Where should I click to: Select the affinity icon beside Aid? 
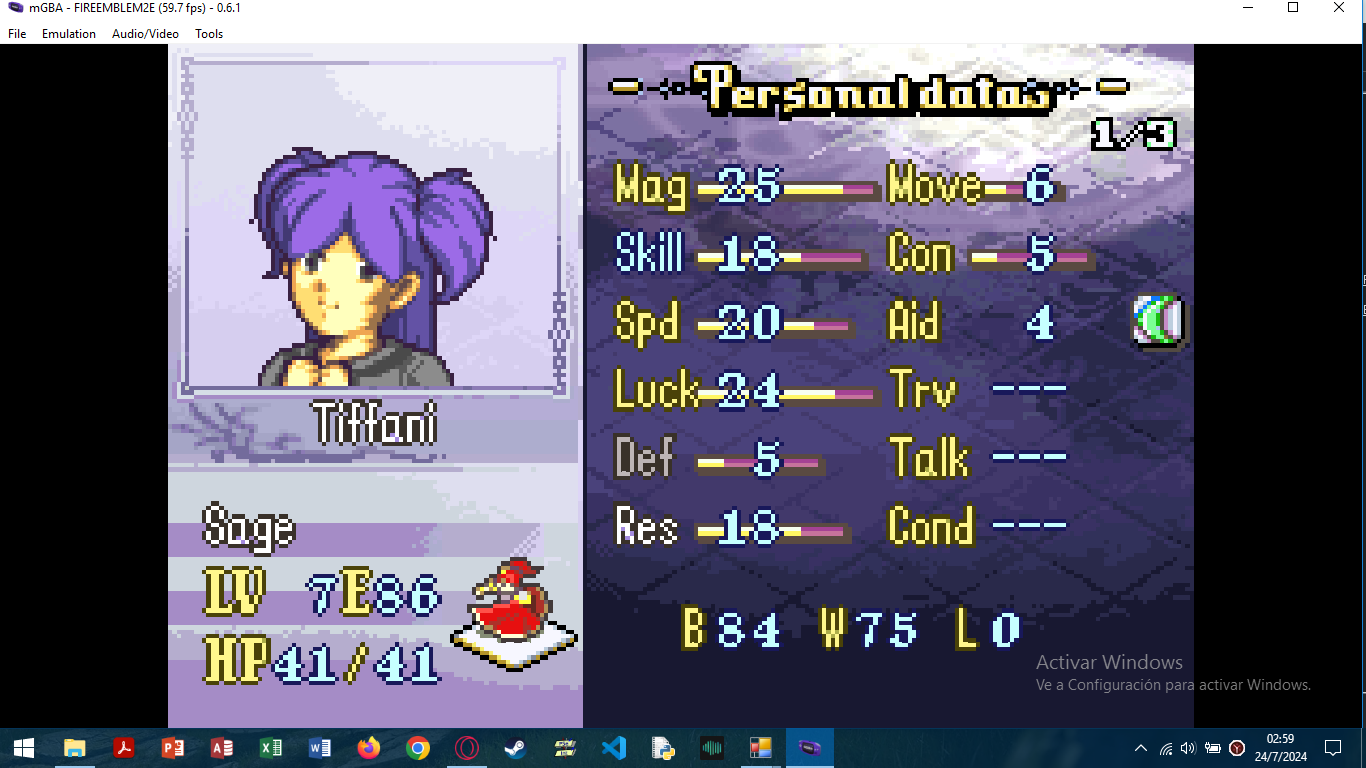[x=1158, y=322]
